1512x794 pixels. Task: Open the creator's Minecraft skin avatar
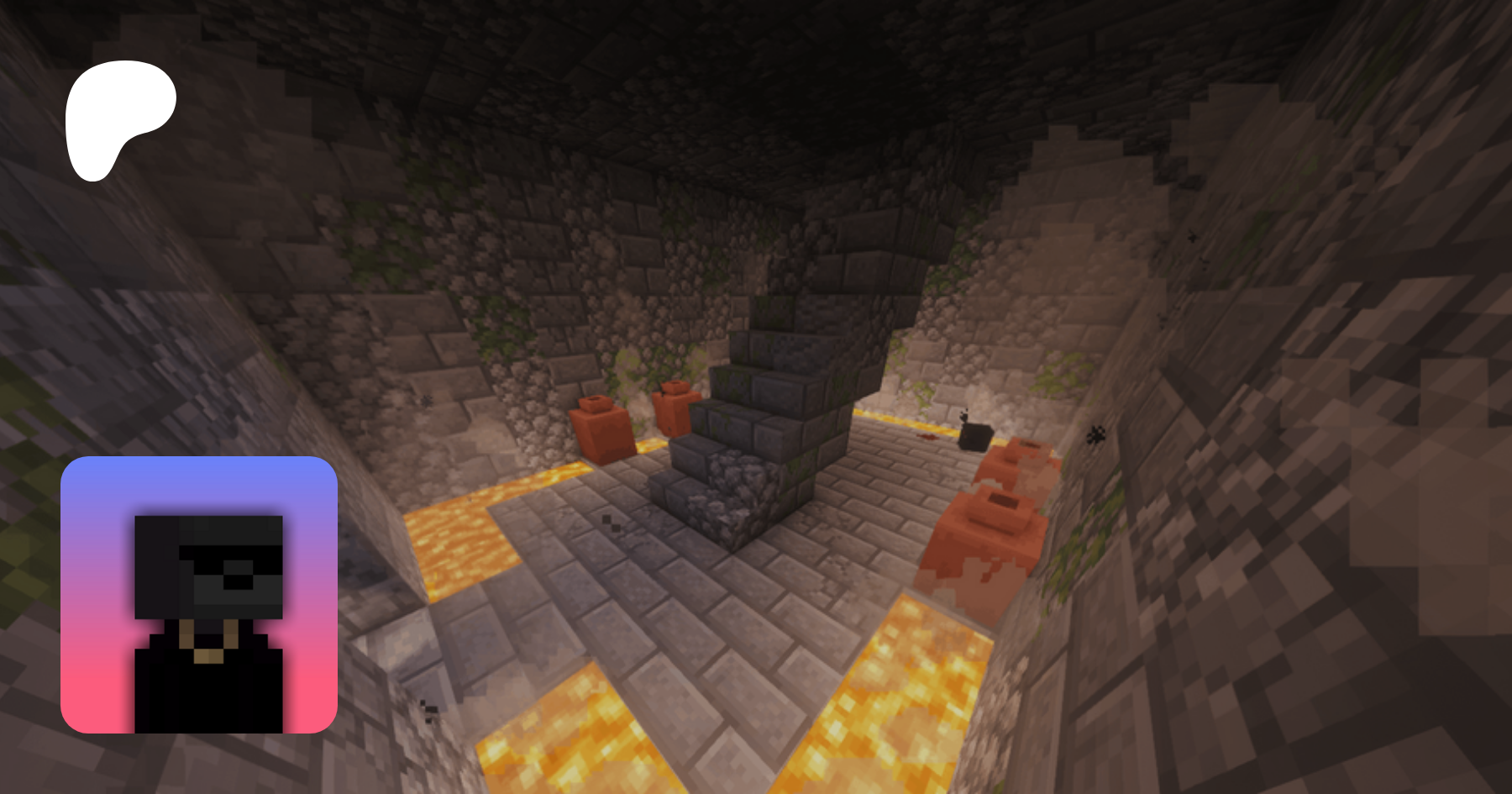click(x=199, y=595)
